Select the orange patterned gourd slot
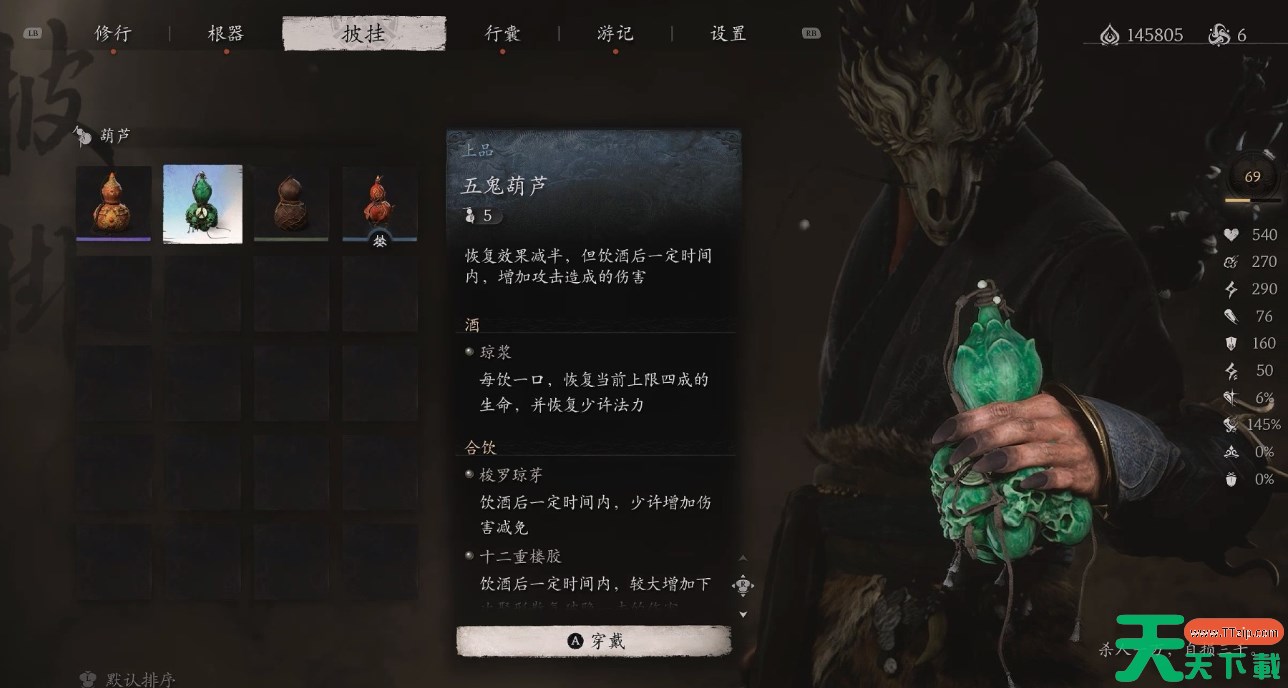1288x688 pixels. 114,203
